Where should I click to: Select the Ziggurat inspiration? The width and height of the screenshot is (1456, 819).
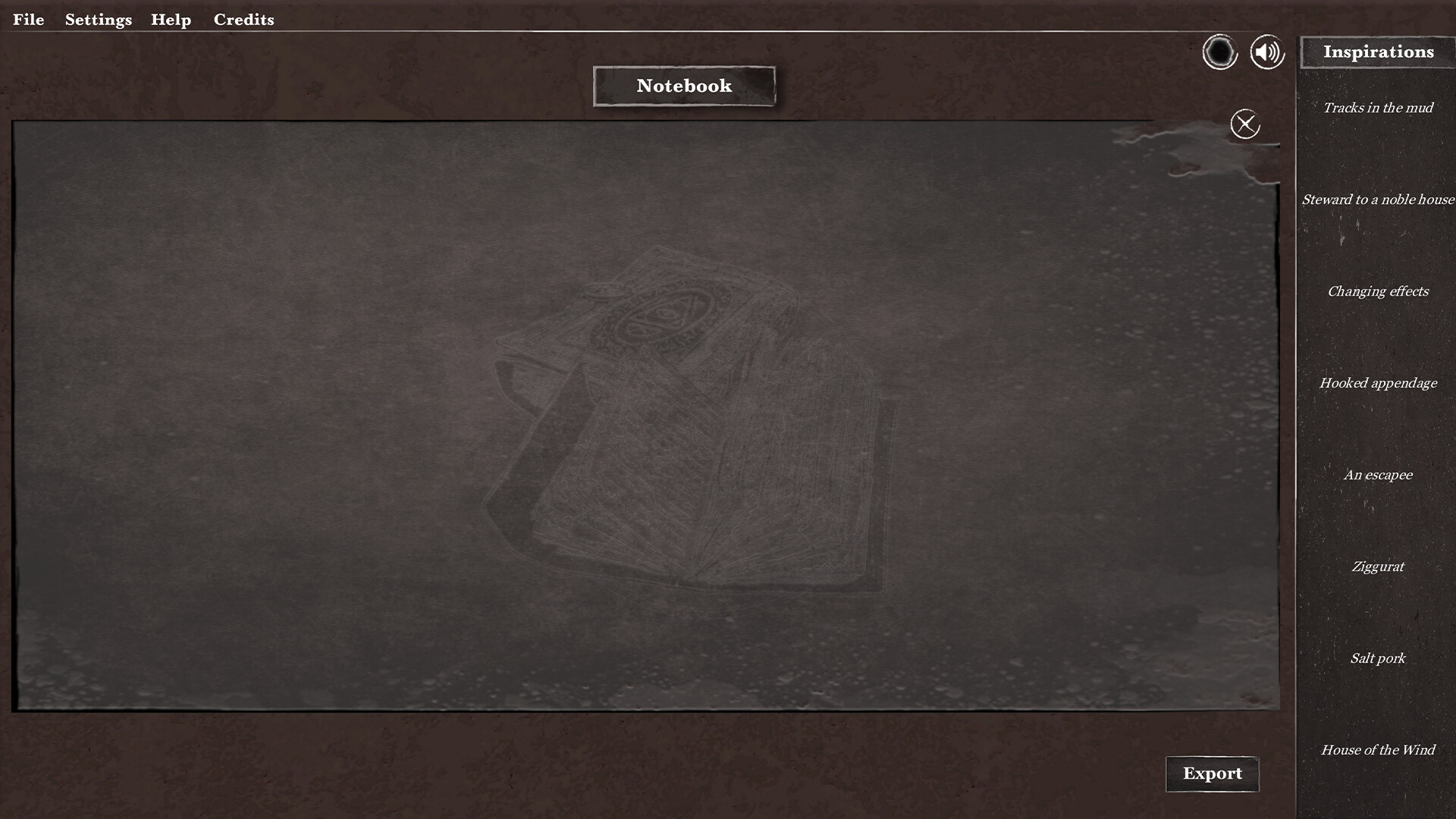[1377, 566]
